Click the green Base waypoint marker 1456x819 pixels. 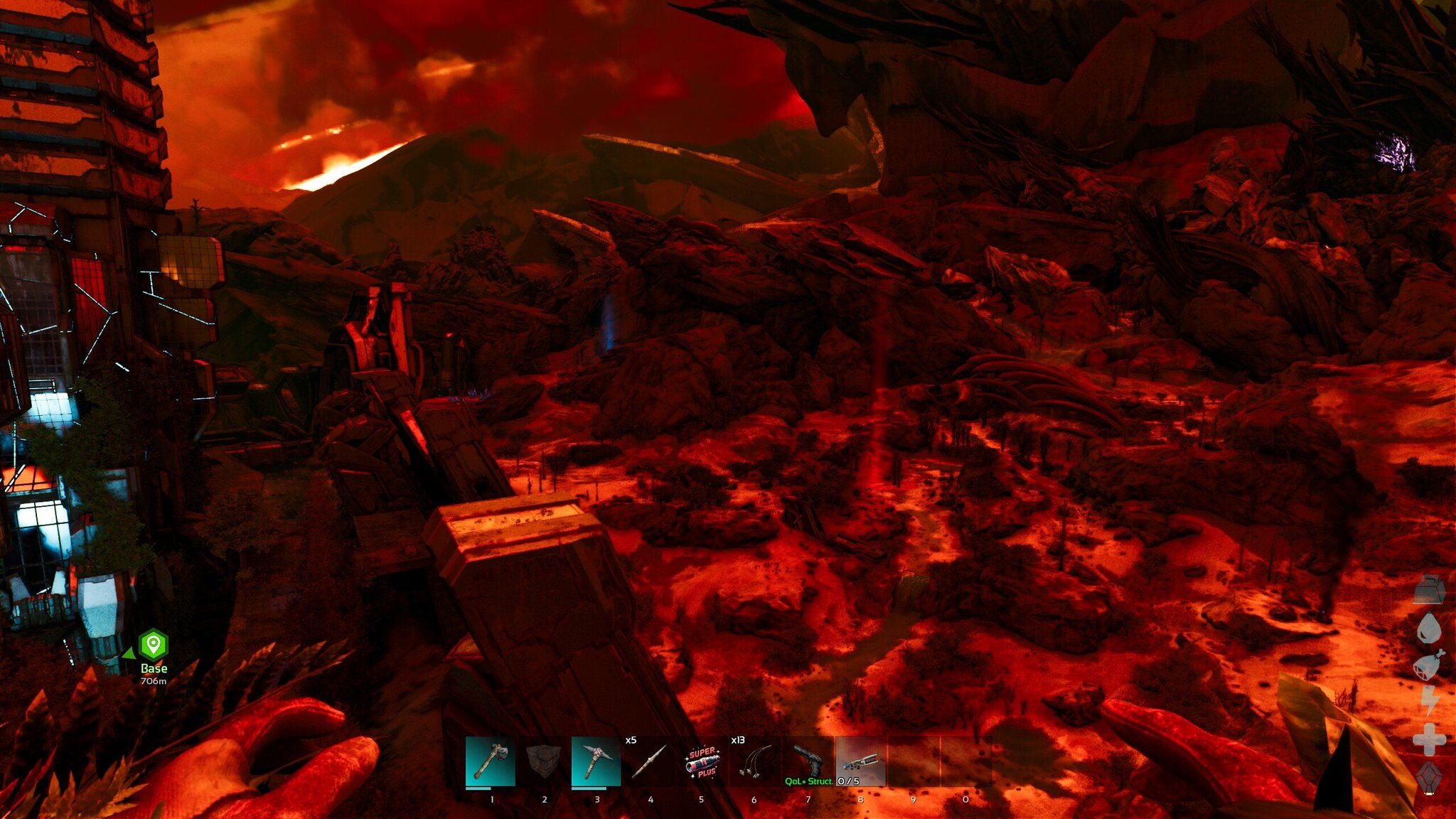click(x=154, y=645)
